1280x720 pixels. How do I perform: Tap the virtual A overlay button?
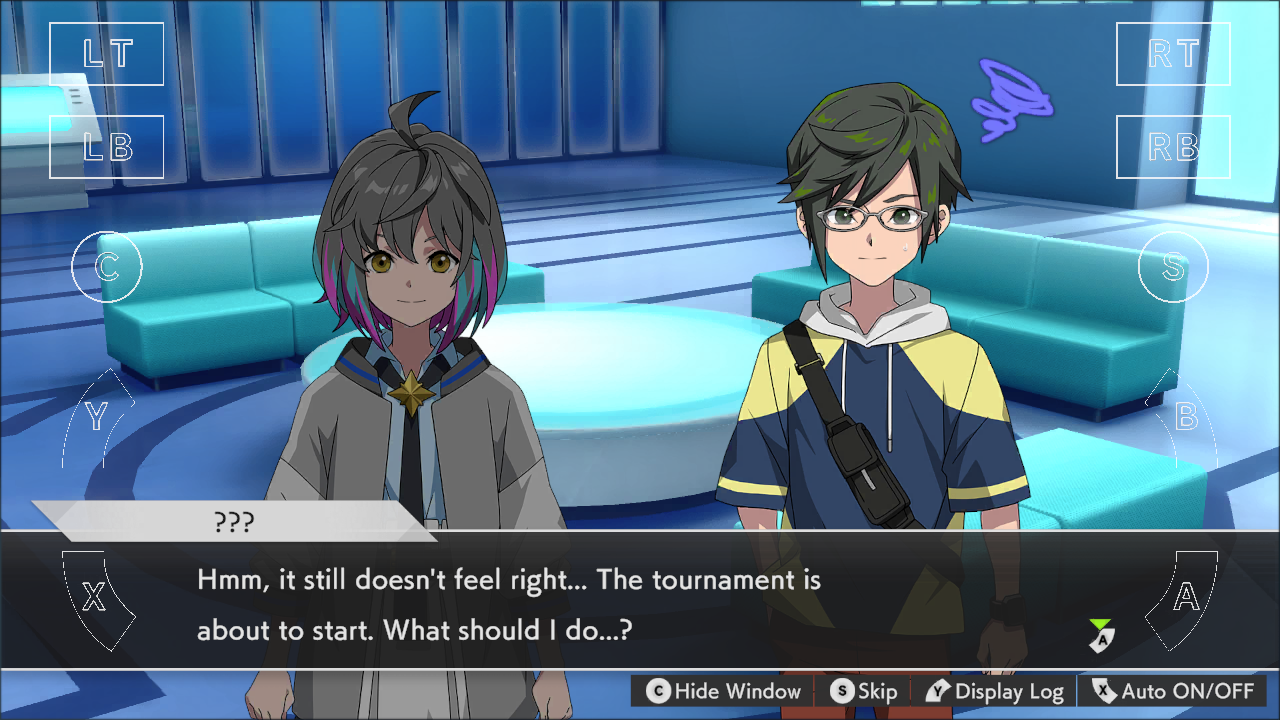click(1184, 598)
